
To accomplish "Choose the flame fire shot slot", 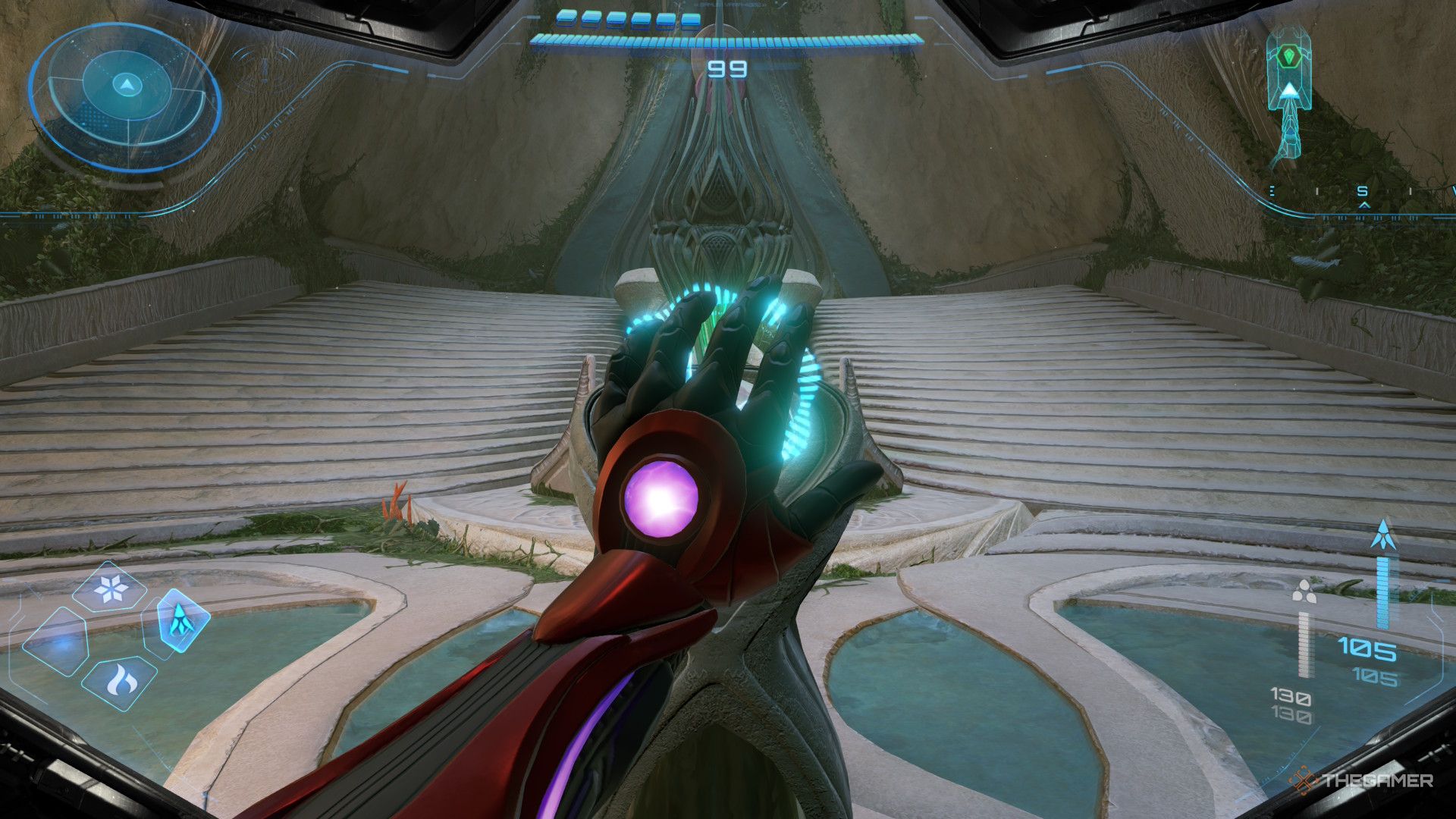I will [x=120, y=682].
